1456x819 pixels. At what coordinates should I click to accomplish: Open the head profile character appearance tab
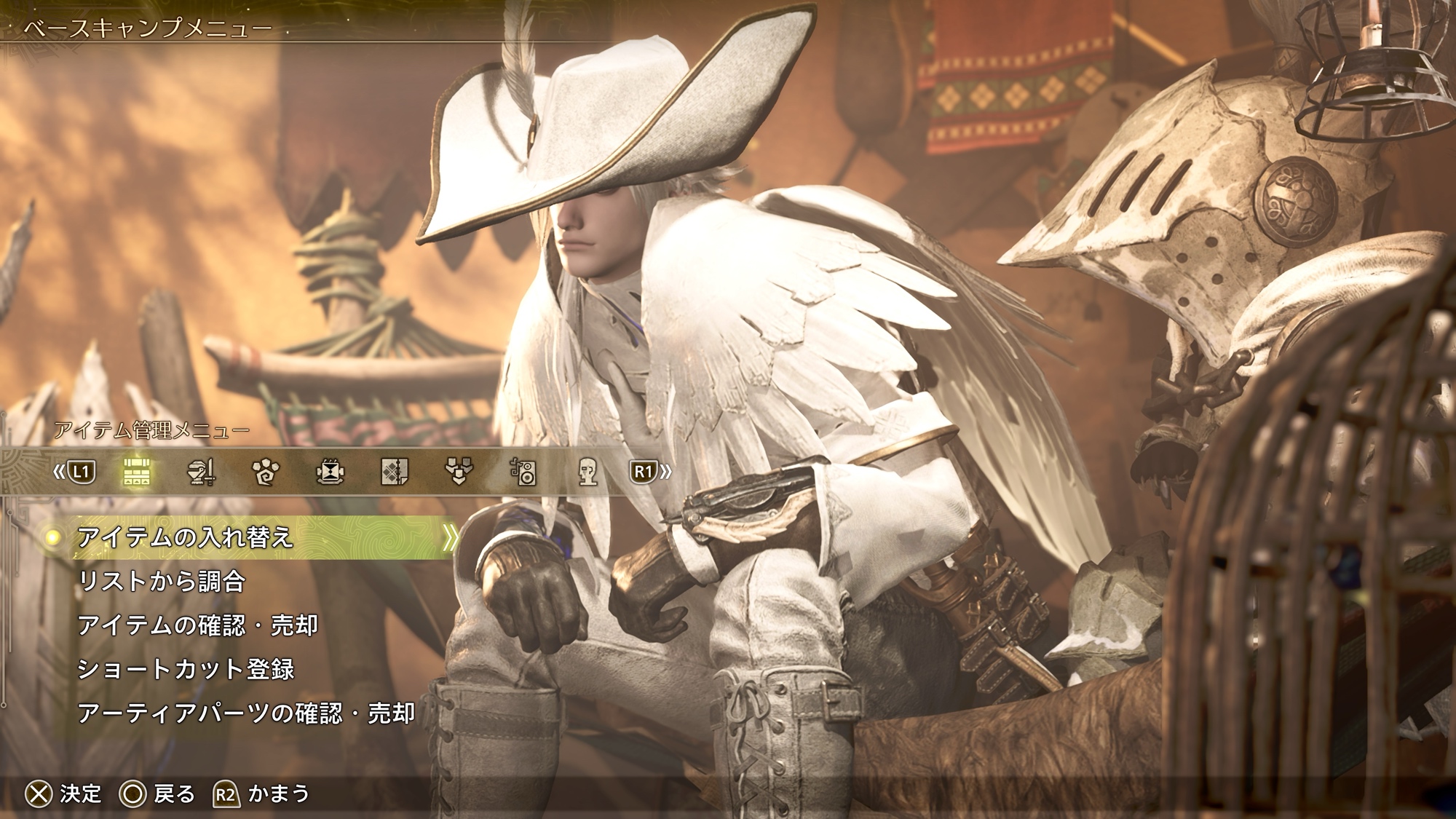587,472
